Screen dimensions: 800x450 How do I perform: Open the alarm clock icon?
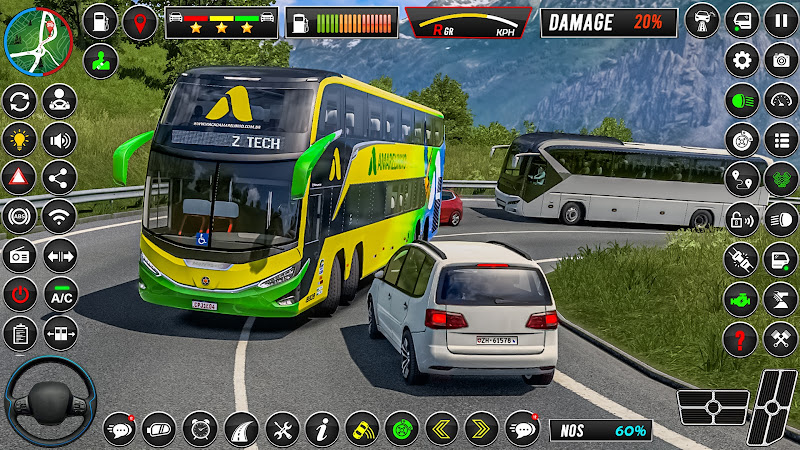pyautogui.click(x=201, y=430)
